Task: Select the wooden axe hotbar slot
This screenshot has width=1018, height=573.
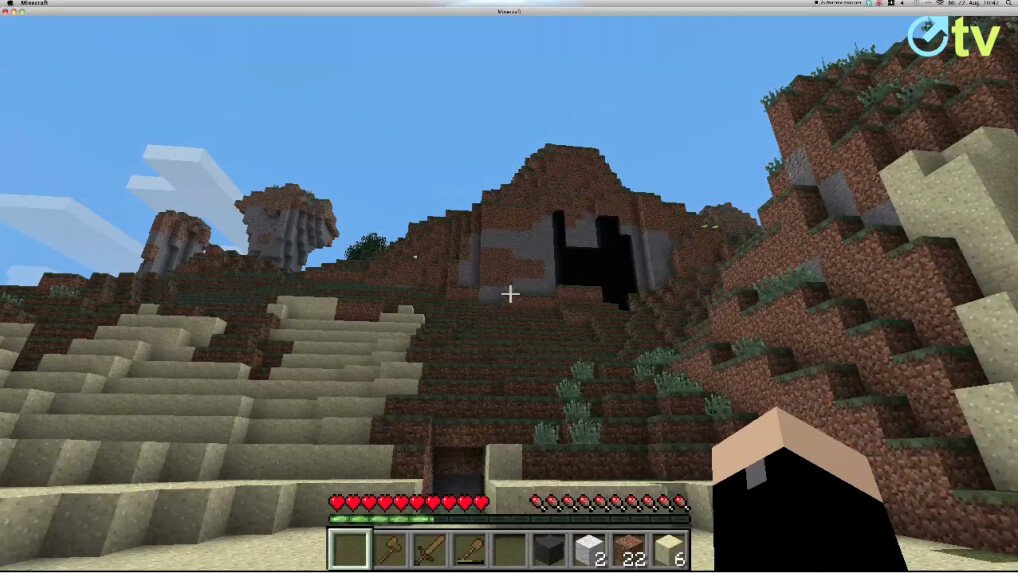Action: [x=390, y=549]
